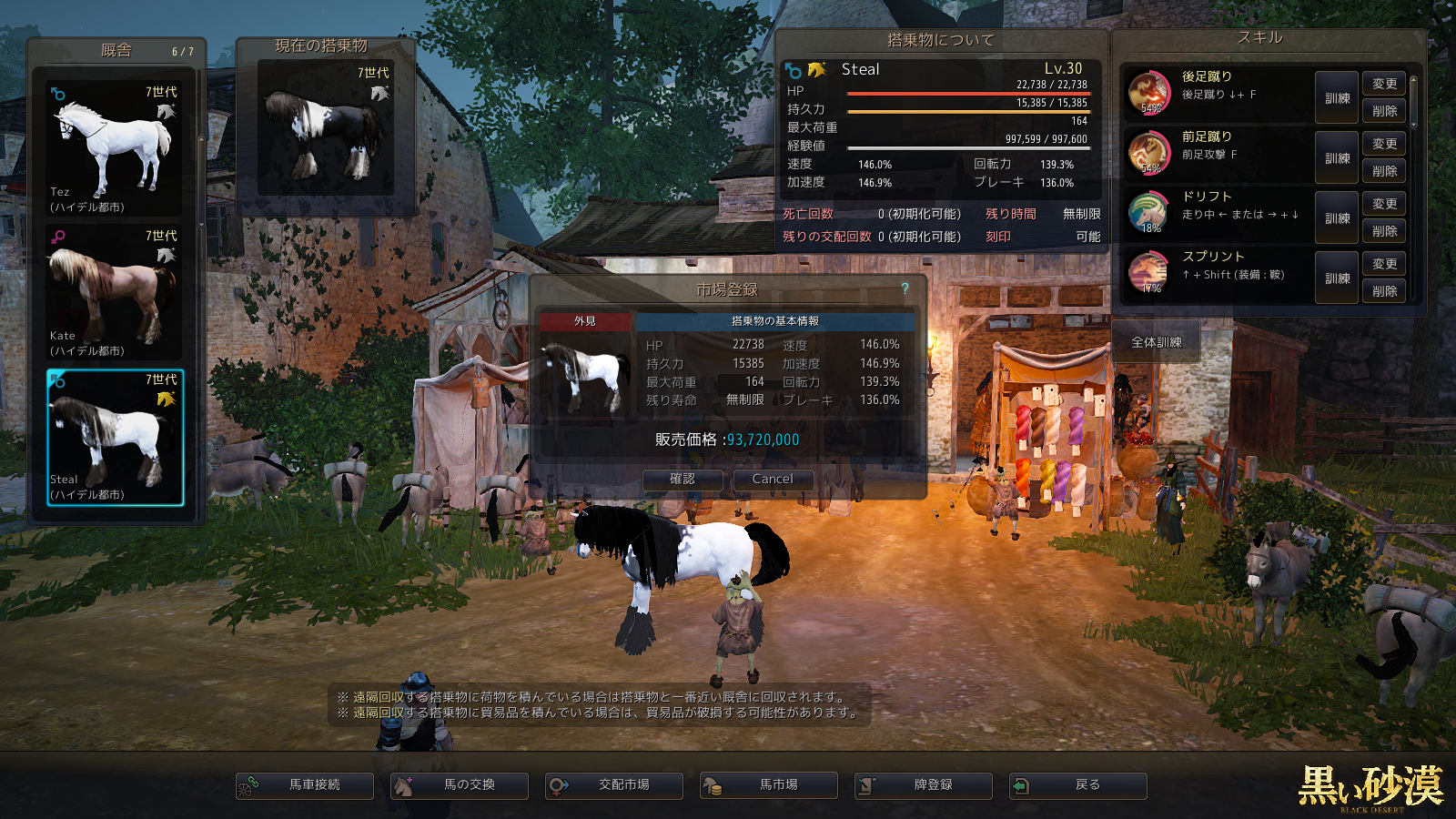Confirm the market registration with 確認
Screen dimensions: 1456x819
click(682, 480)
